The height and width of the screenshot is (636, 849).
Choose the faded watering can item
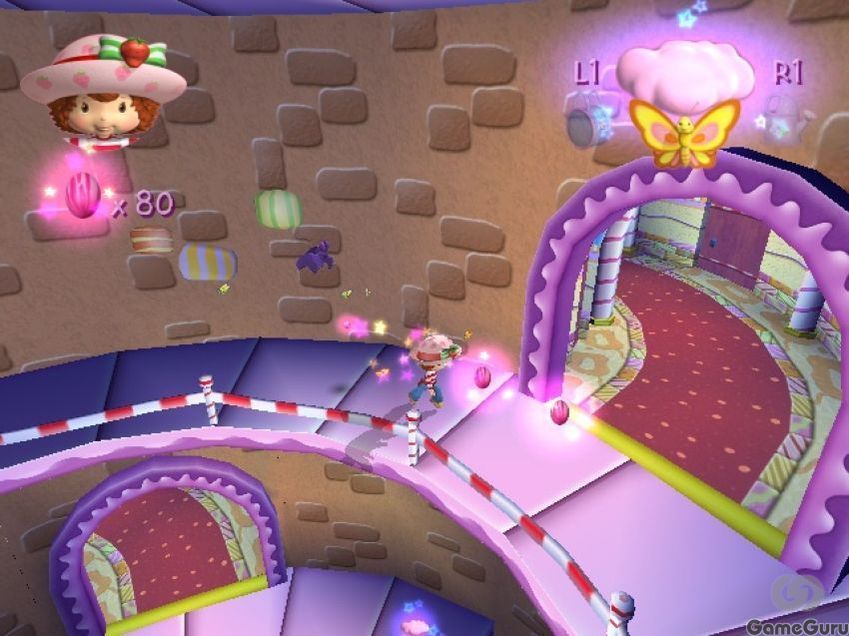point(787,120)
